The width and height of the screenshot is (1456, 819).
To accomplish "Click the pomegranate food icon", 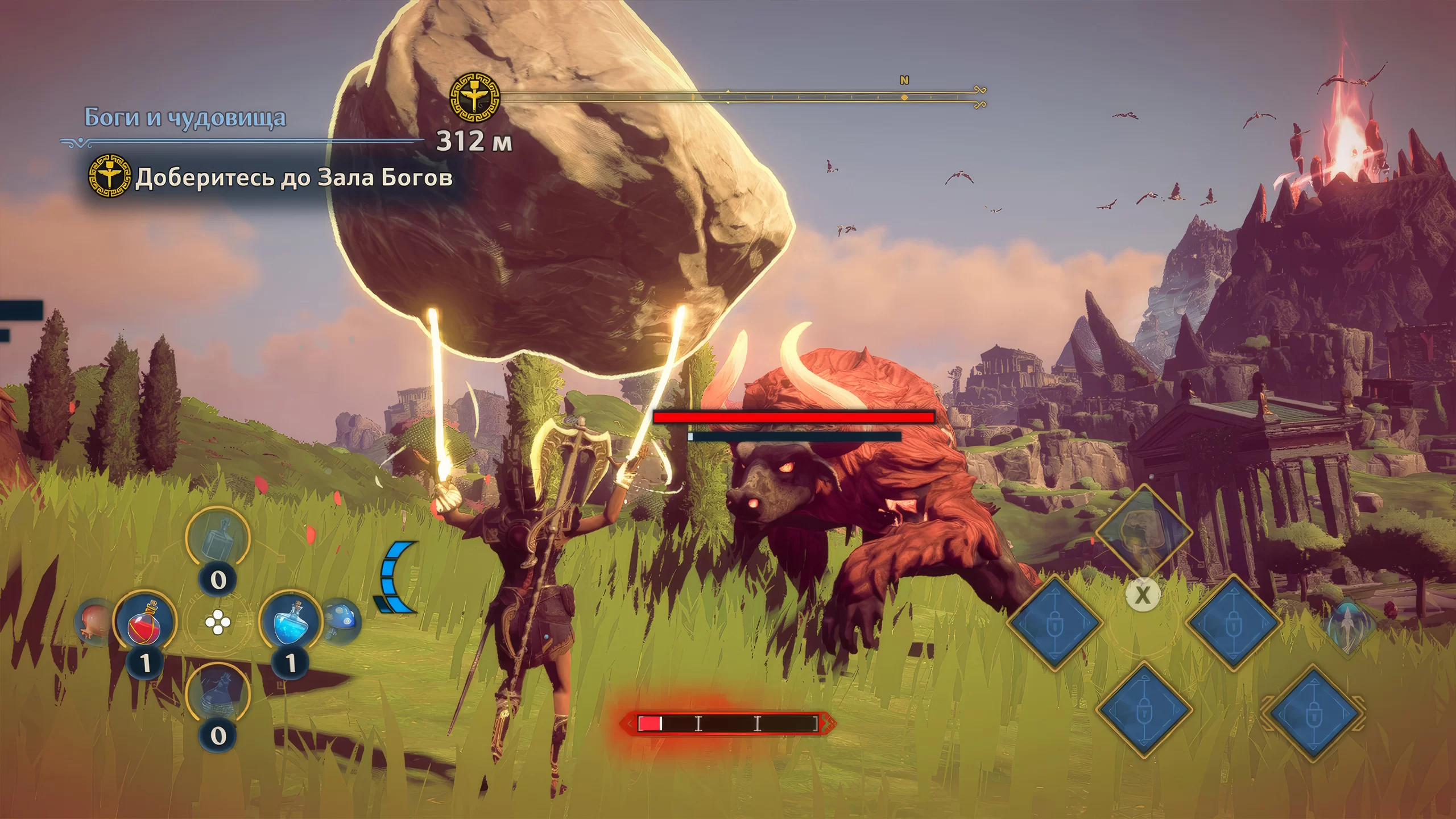I will click(x=94, y=621).
